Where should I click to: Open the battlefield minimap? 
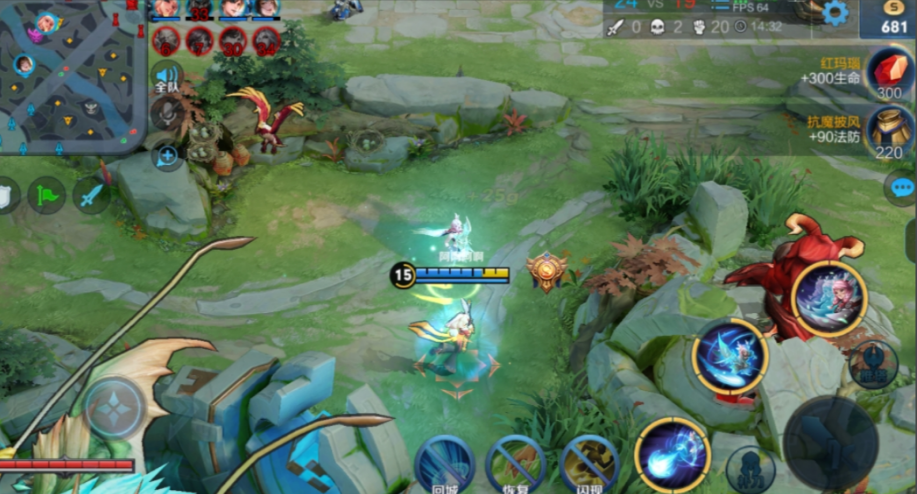[72, 76]
